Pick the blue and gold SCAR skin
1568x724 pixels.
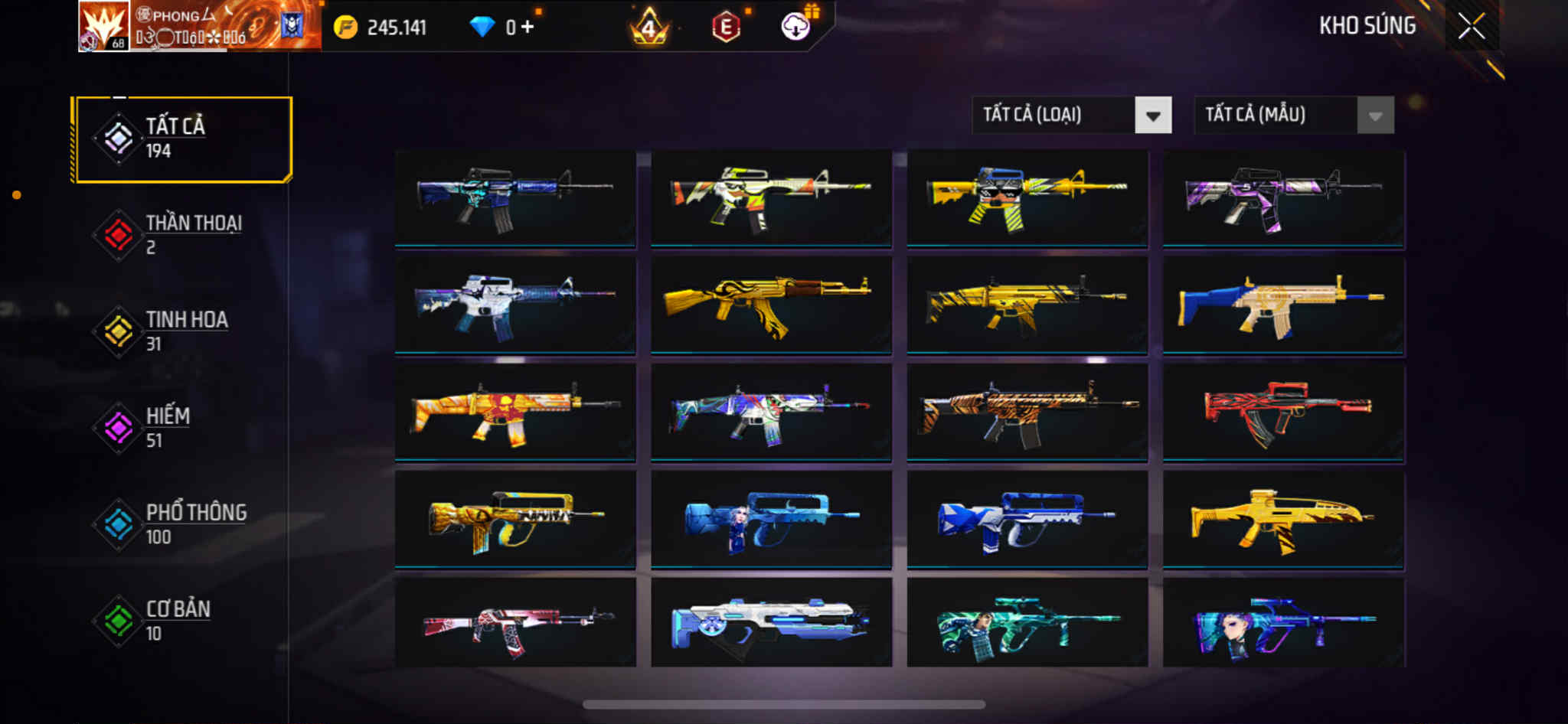click(x=1283, y=305)
